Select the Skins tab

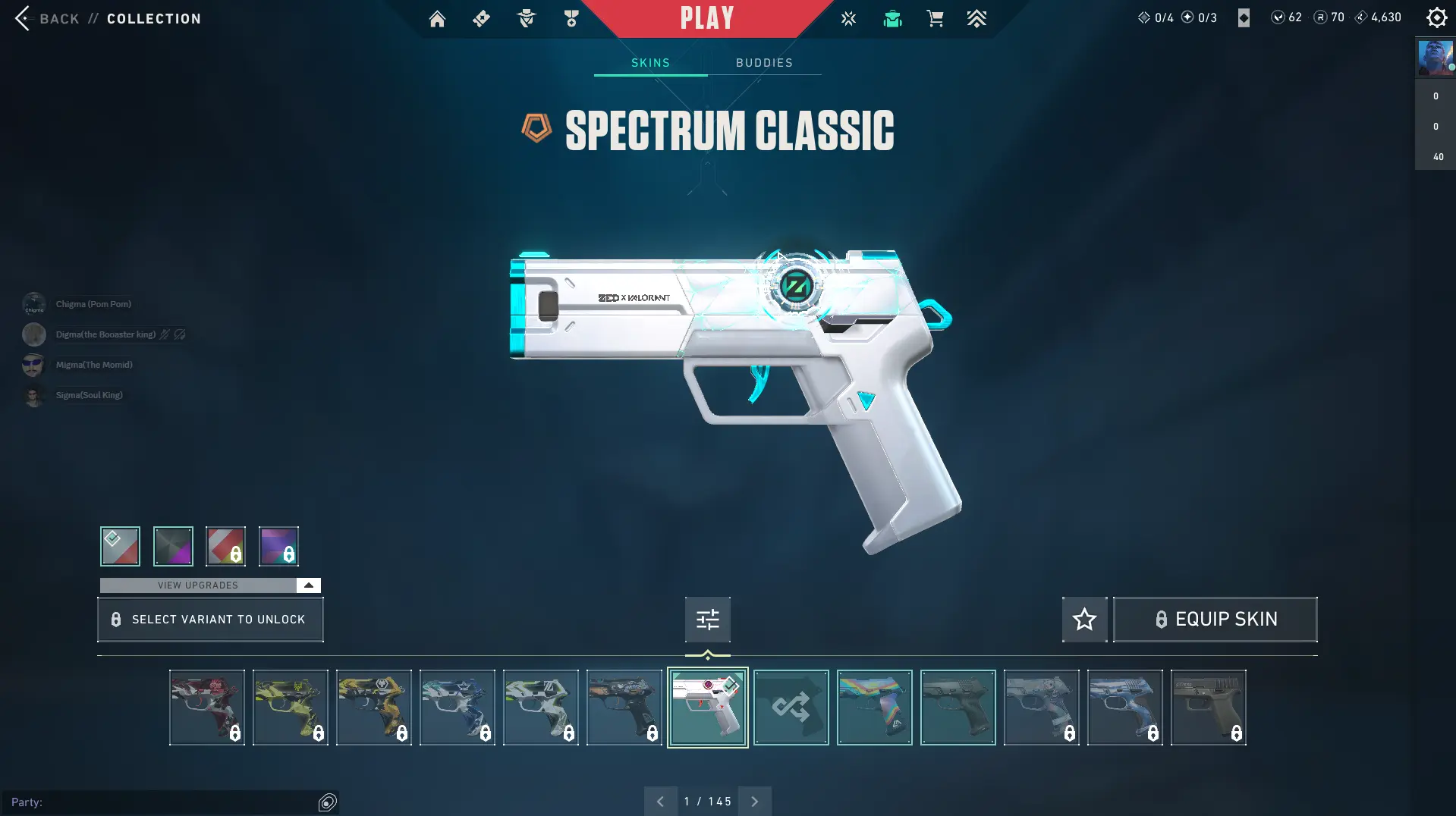650,63
